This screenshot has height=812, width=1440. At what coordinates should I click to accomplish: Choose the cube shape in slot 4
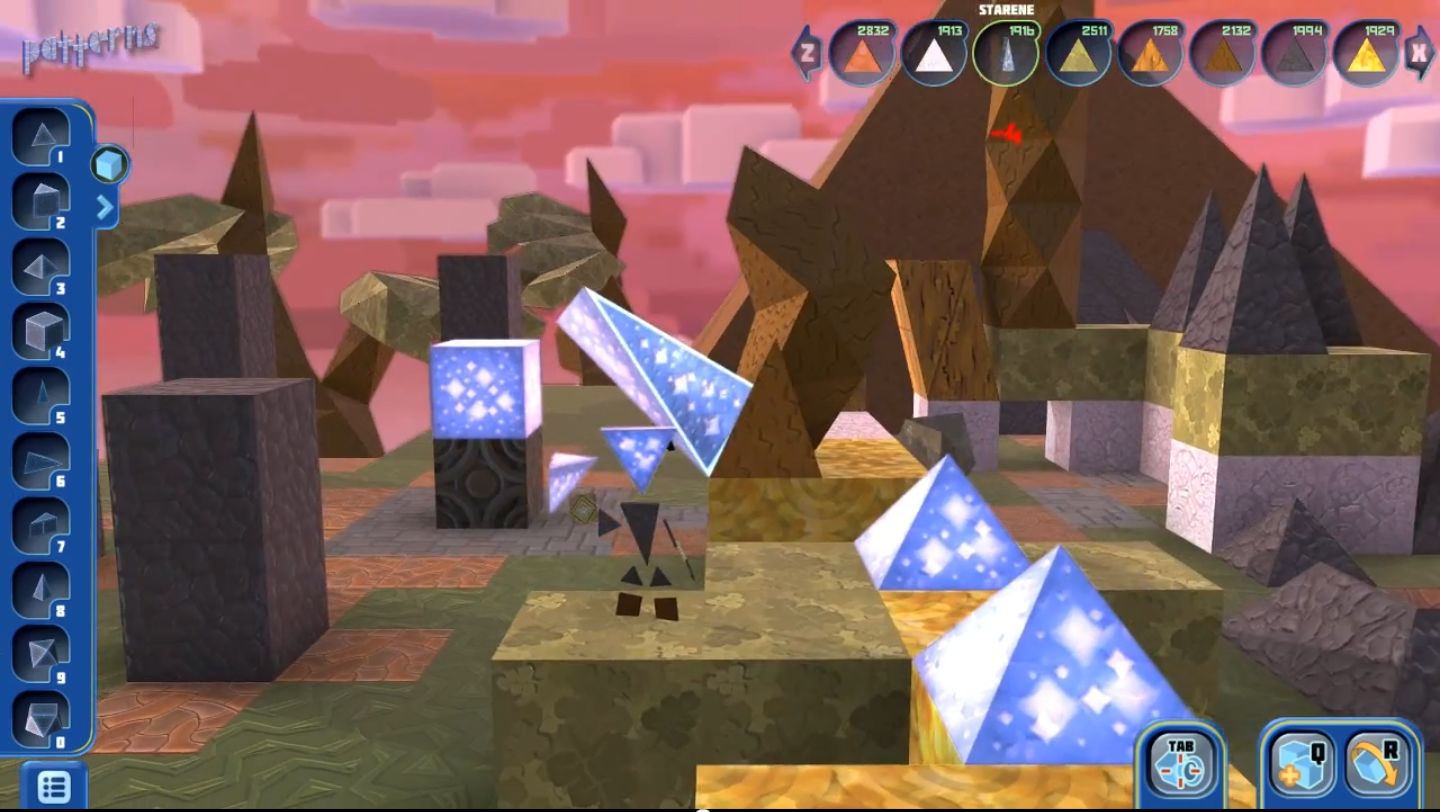[x=41, y=331]
